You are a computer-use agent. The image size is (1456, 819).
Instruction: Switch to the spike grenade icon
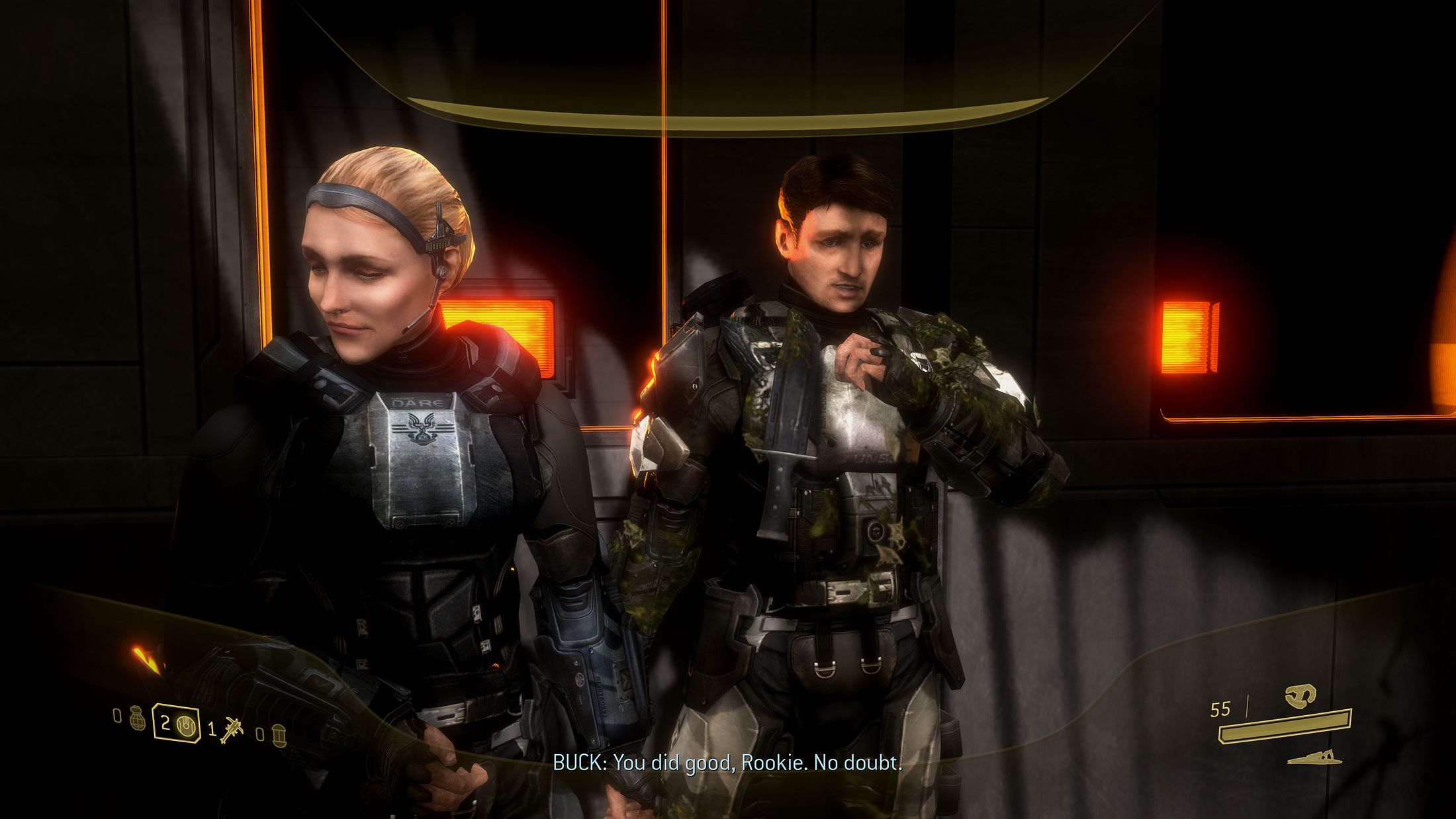tap(233, 729)
